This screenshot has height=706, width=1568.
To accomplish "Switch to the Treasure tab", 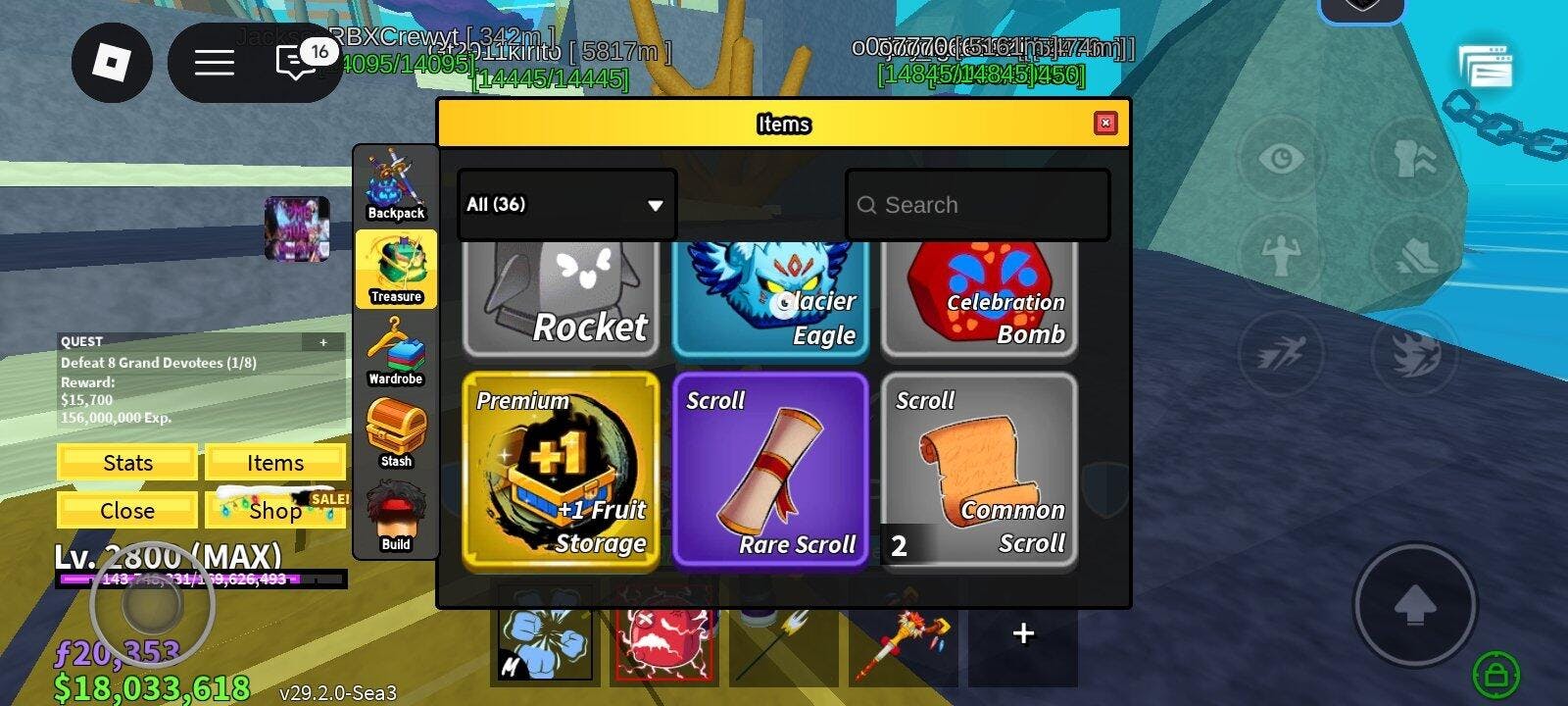I will (x=396, y=269).
